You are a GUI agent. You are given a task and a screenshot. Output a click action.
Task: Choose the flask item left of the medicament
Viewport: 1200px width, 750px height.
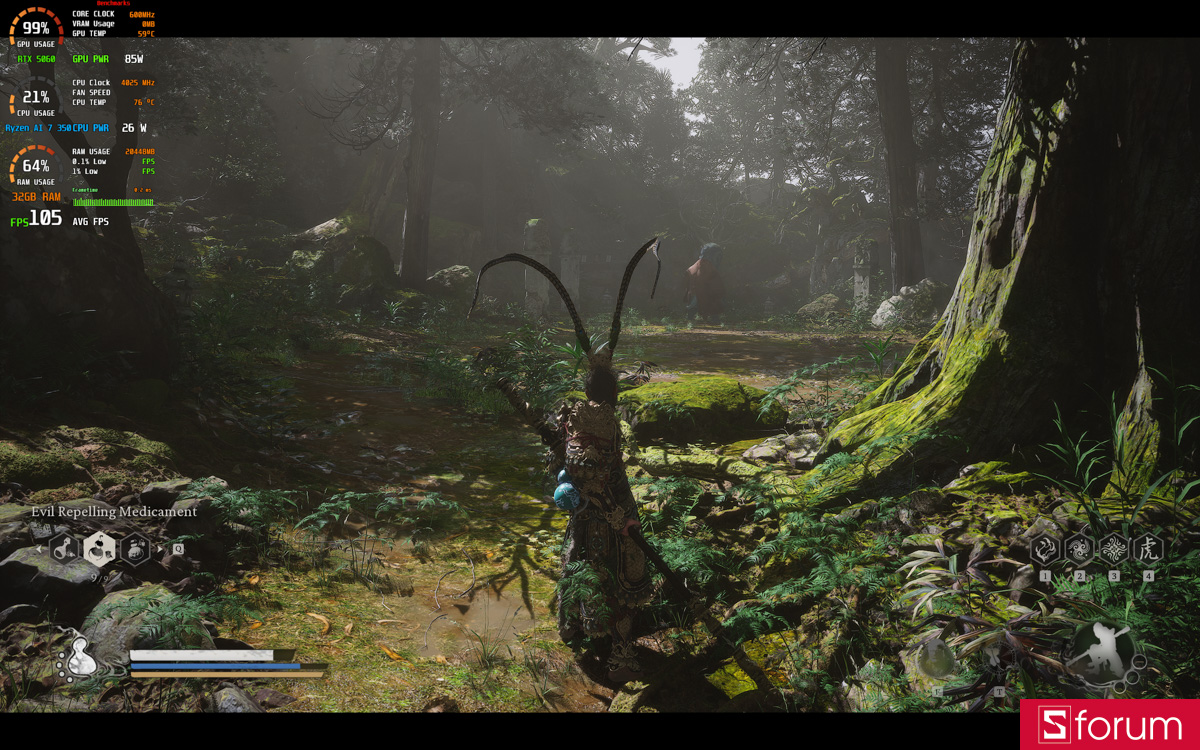[x=65, y=548]
